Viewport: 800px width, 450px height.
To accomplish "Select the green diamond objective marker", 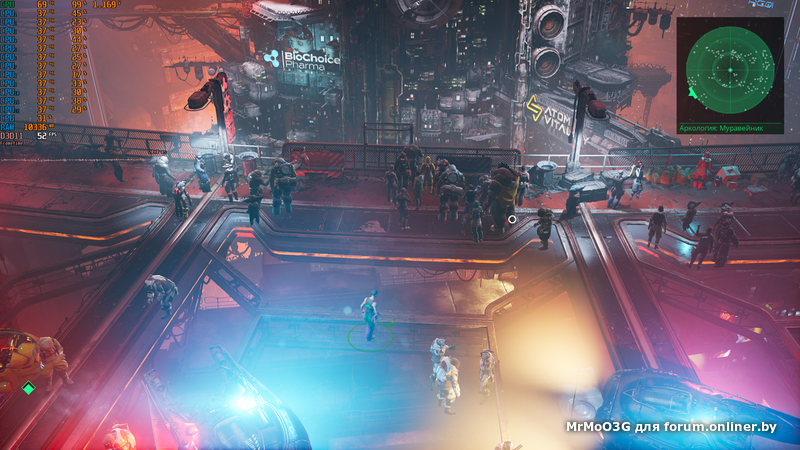I will coord(29,388).
